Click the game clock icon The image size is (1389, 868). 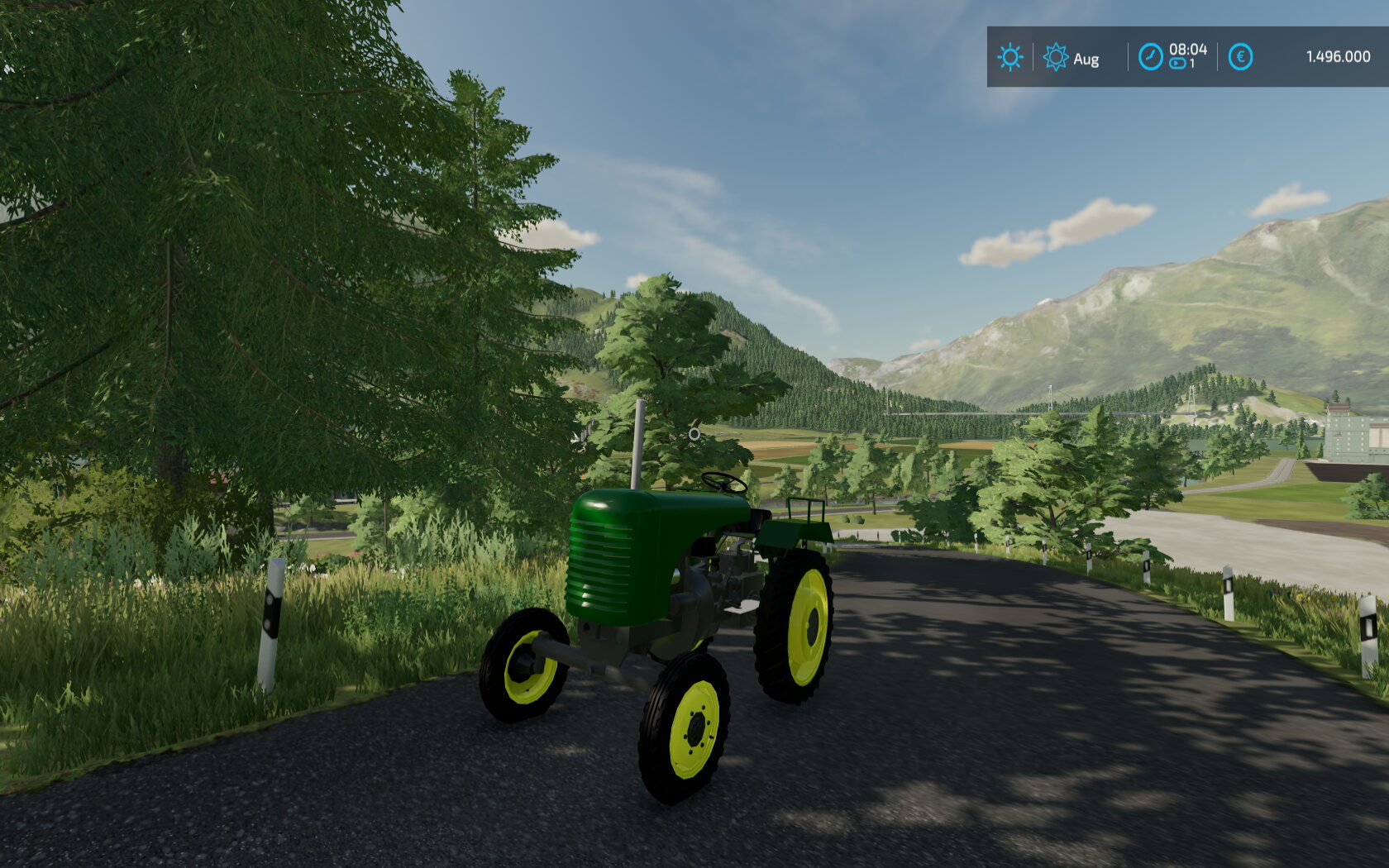coord(1150,57)
